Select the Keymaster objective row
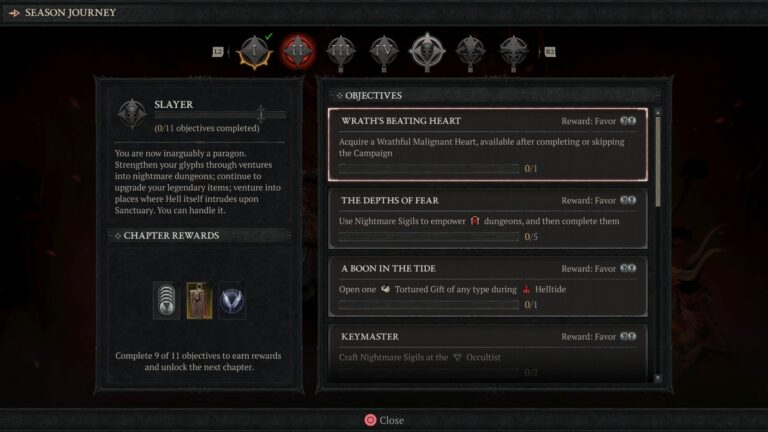 487,352
